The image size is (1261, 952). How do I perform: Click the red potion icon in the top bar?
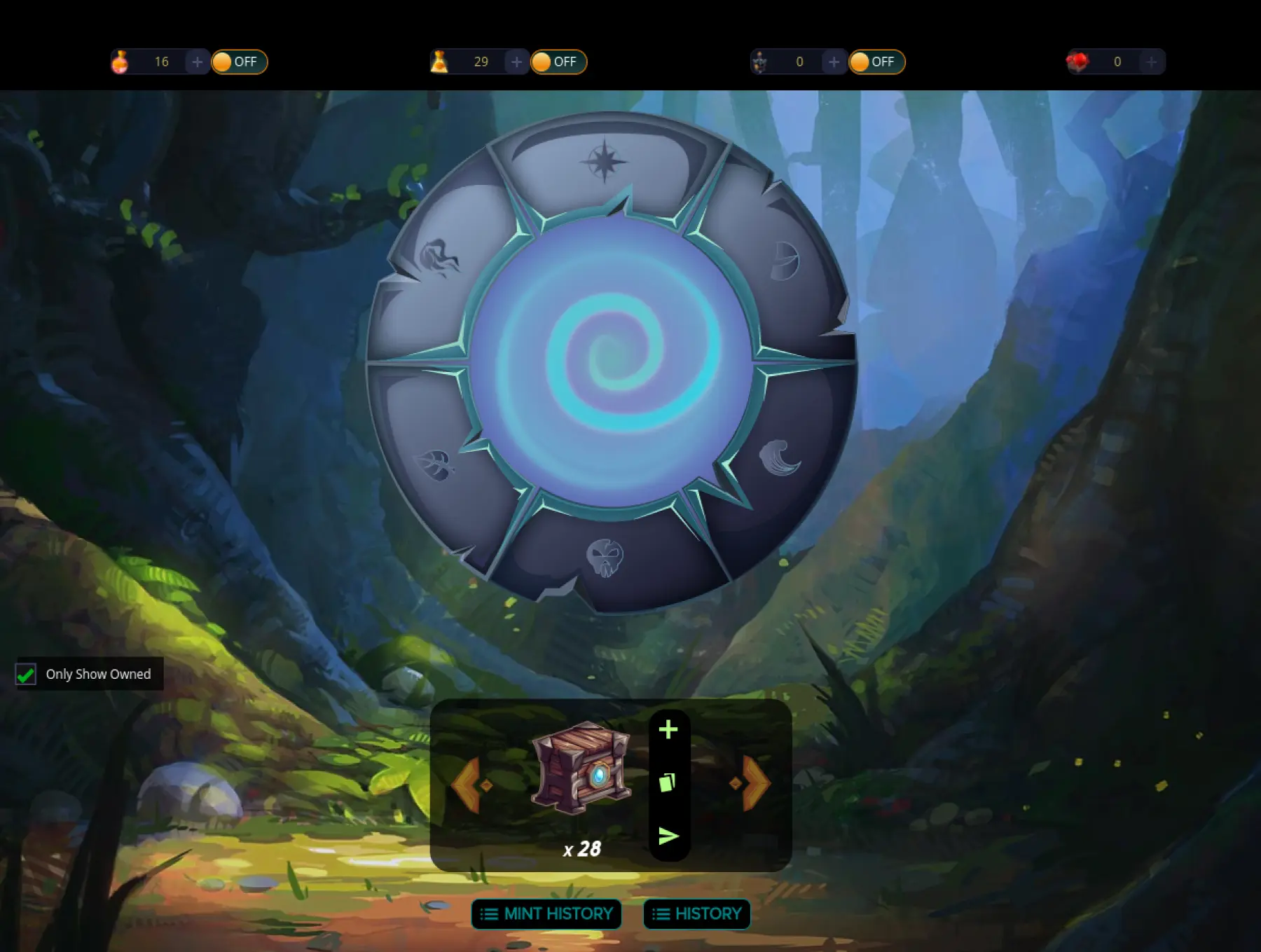[120, 62]
